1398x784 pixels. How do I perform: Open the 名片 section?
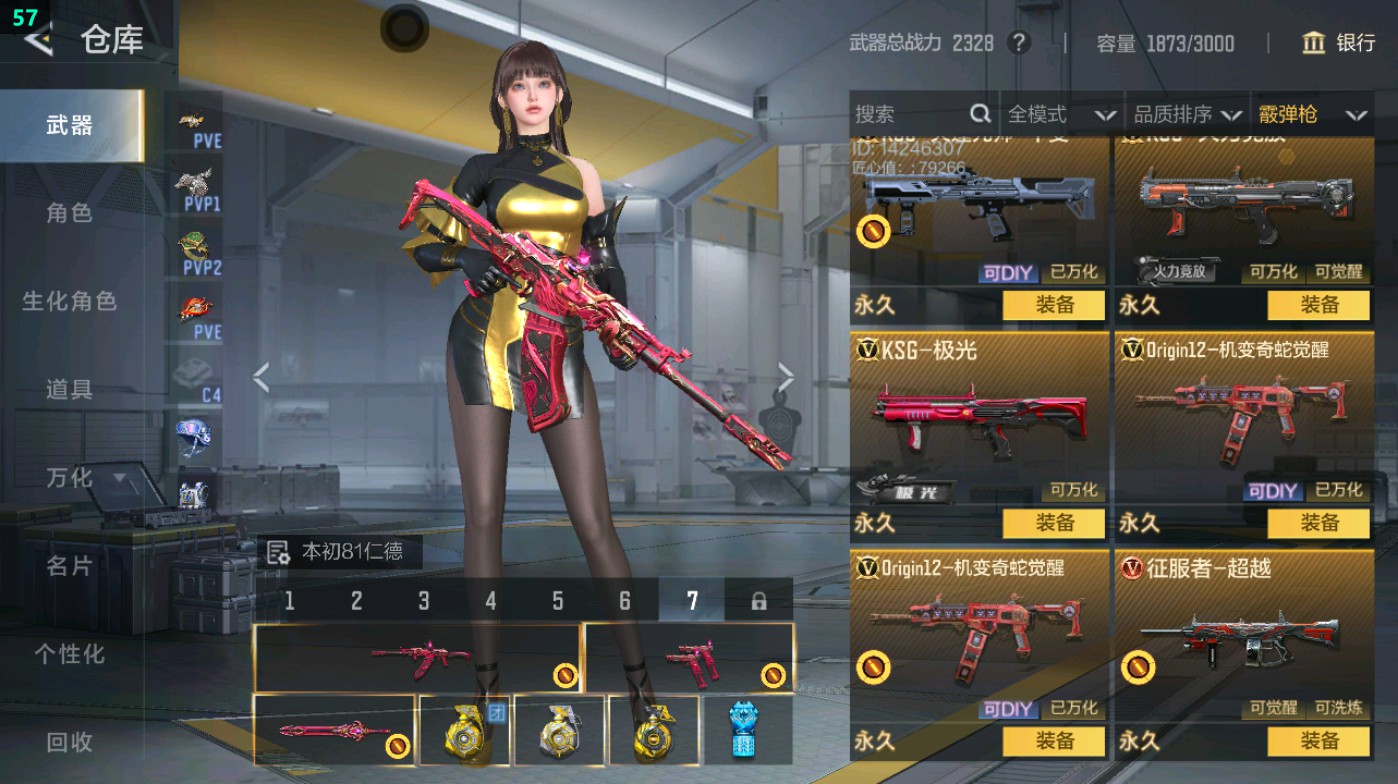point(69,566)
